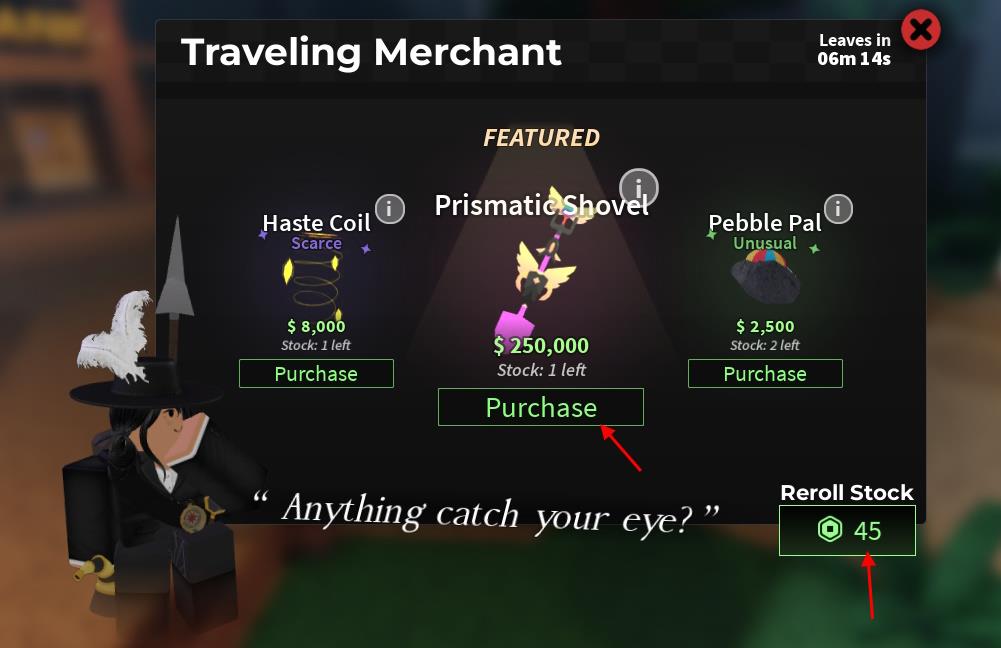Open Prismatic Shovel info
This screenshot has width=1001, height=648.
click(x=638, y=186)
